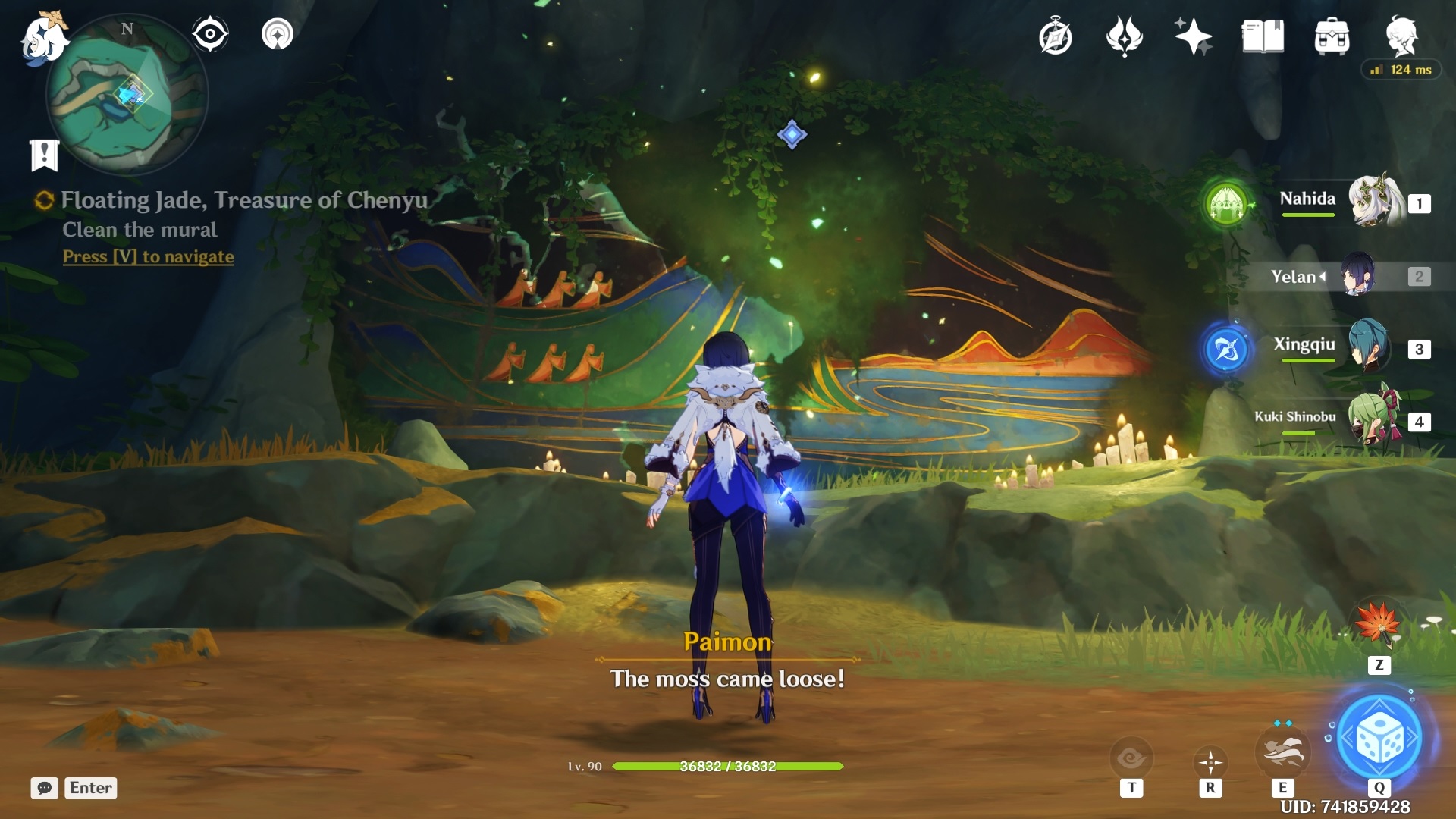This screenshot has height=819, width=1456.
Task: Open the Inventory backpack icon
Action: [1332, 36]
